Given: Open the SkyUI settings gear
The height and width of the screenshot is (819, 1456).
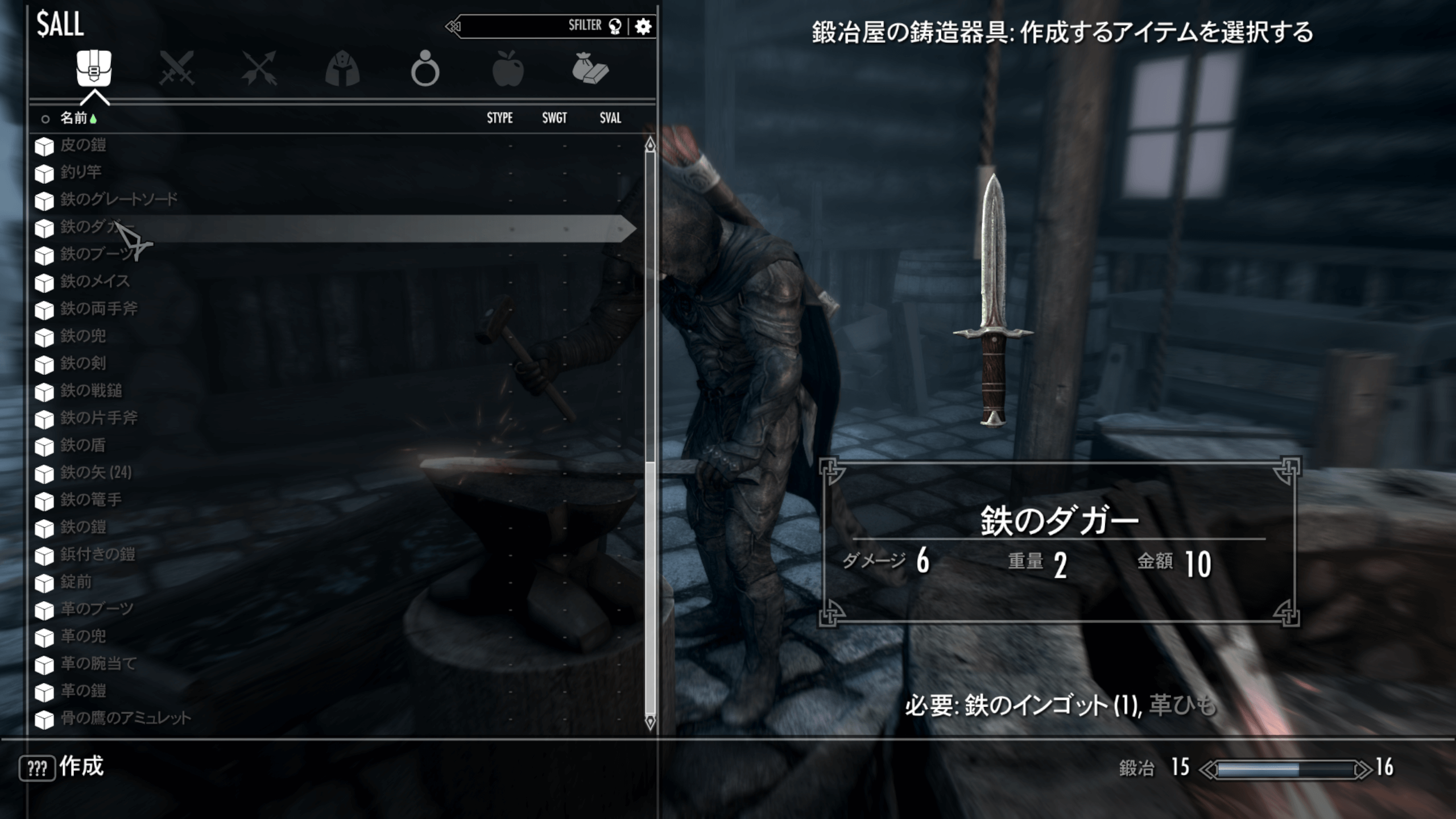Looking at the screenshot, I should coord(644,25).
